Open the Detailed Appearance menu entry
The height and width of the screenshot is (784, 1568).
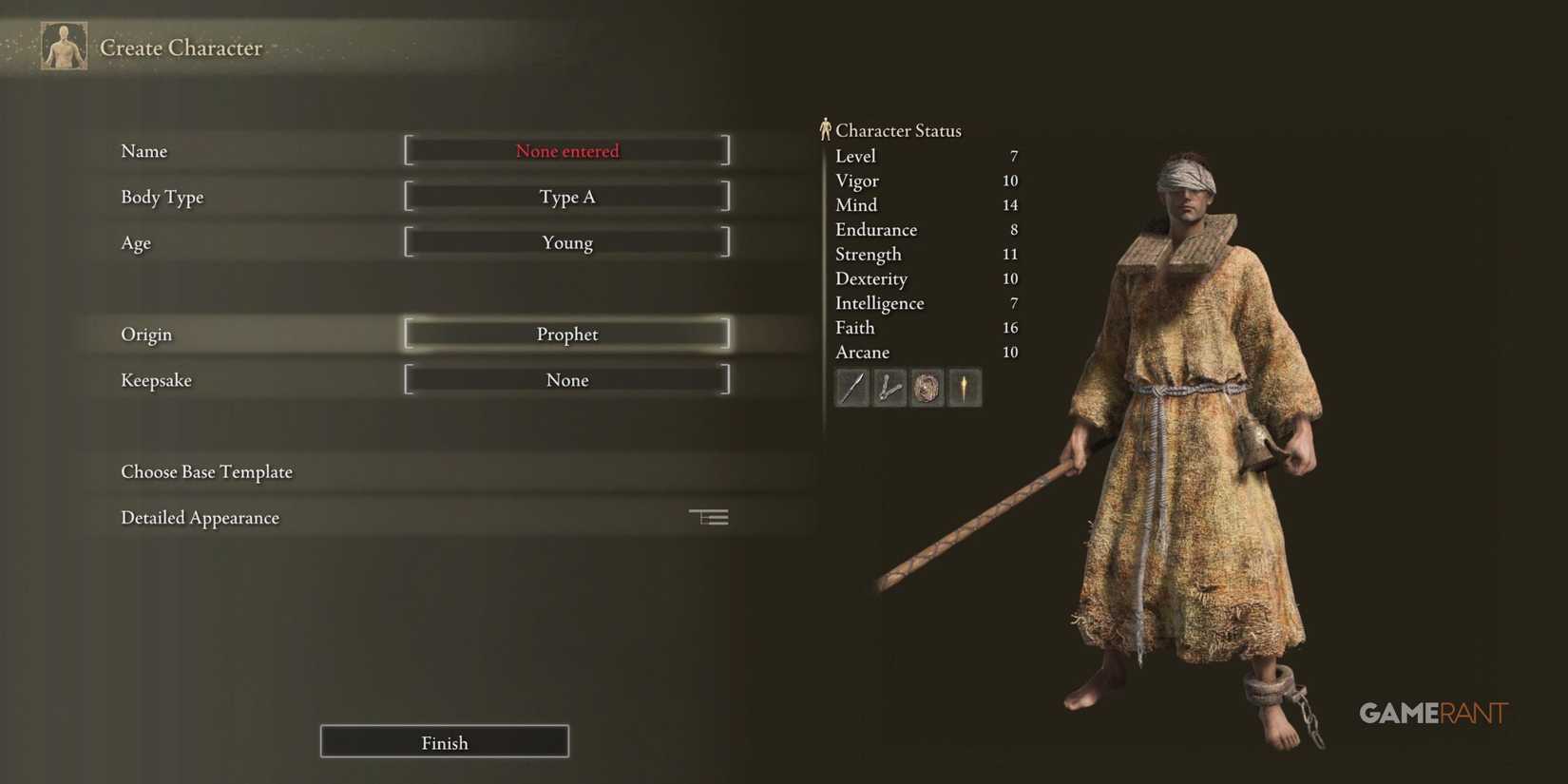point(200,517)
